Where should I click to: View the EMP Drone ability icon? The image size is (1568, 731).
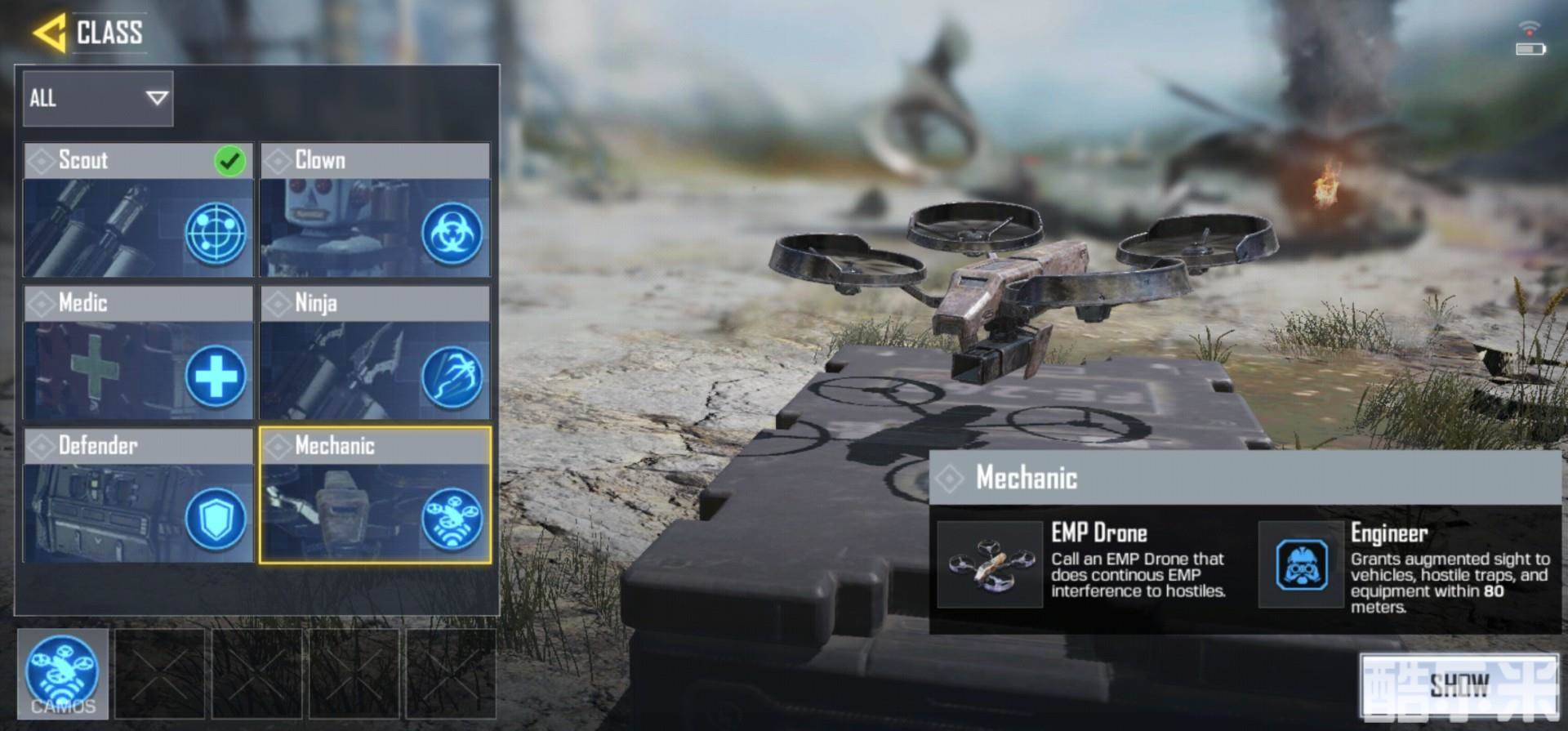[x=990, y=564]
